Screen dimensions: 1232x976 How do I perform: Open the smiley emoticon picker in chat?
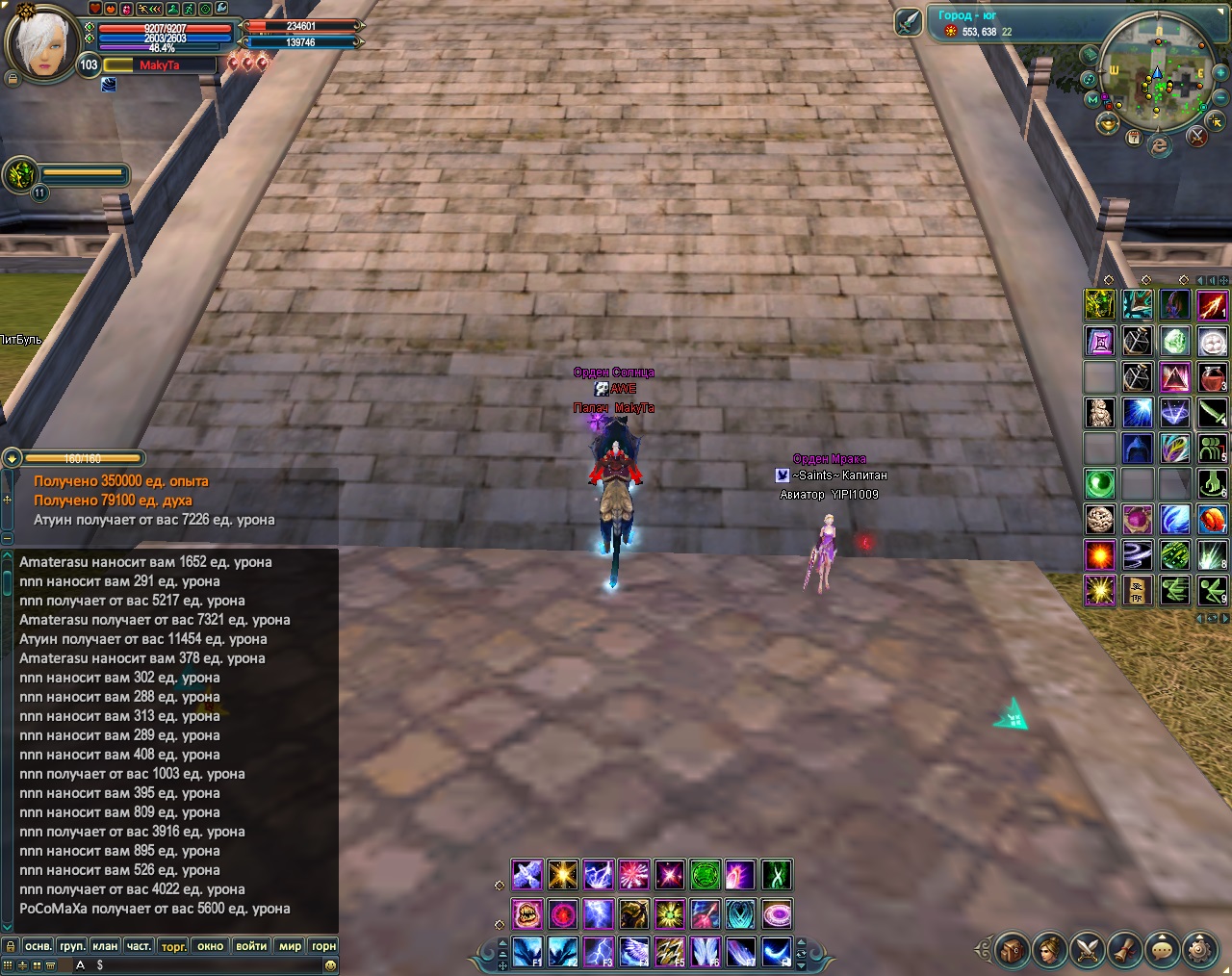point(330,964)
